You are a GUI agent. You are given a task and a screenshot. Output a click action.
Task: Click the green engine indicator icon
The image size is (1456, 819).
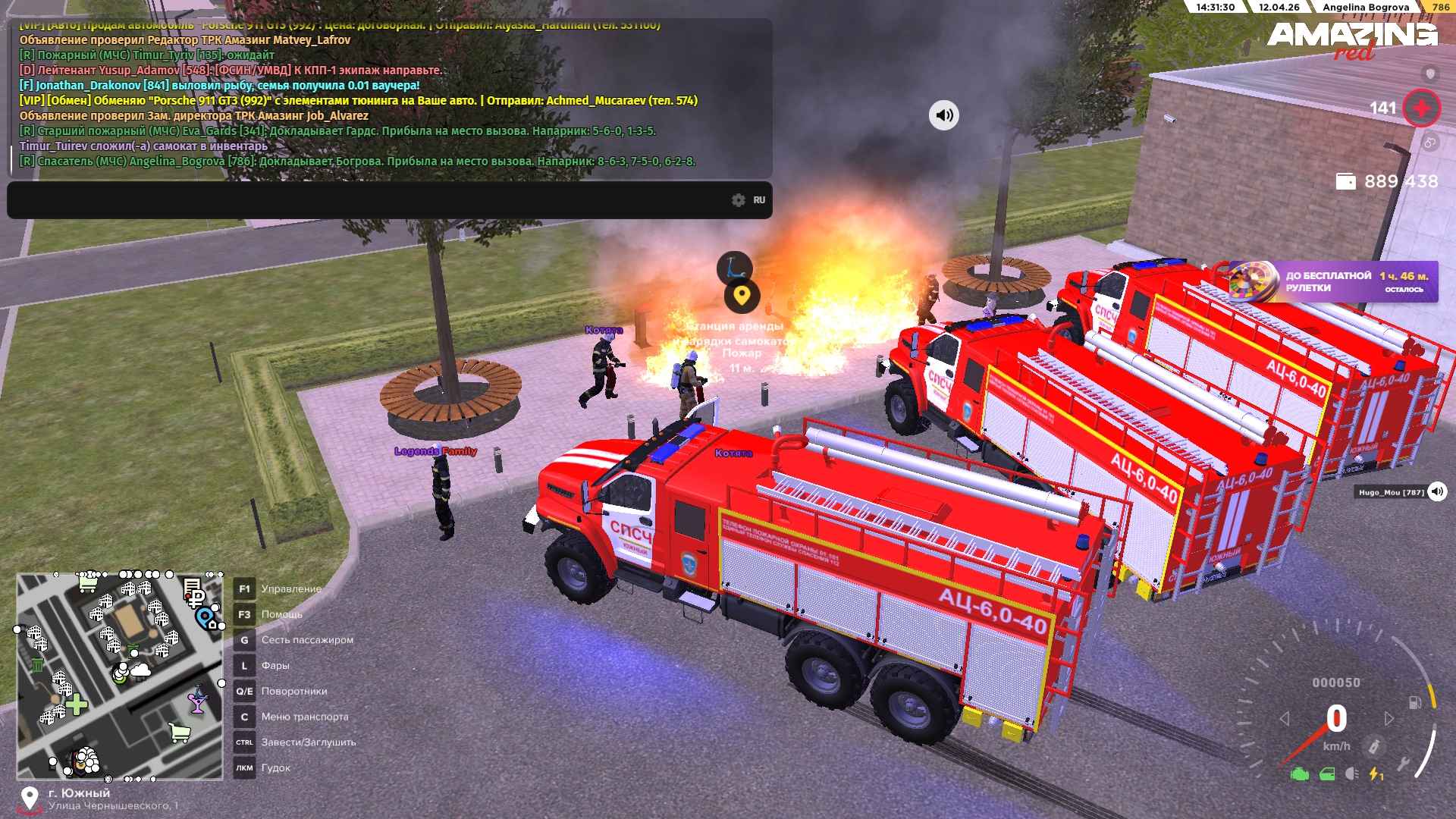point(1300,774)
